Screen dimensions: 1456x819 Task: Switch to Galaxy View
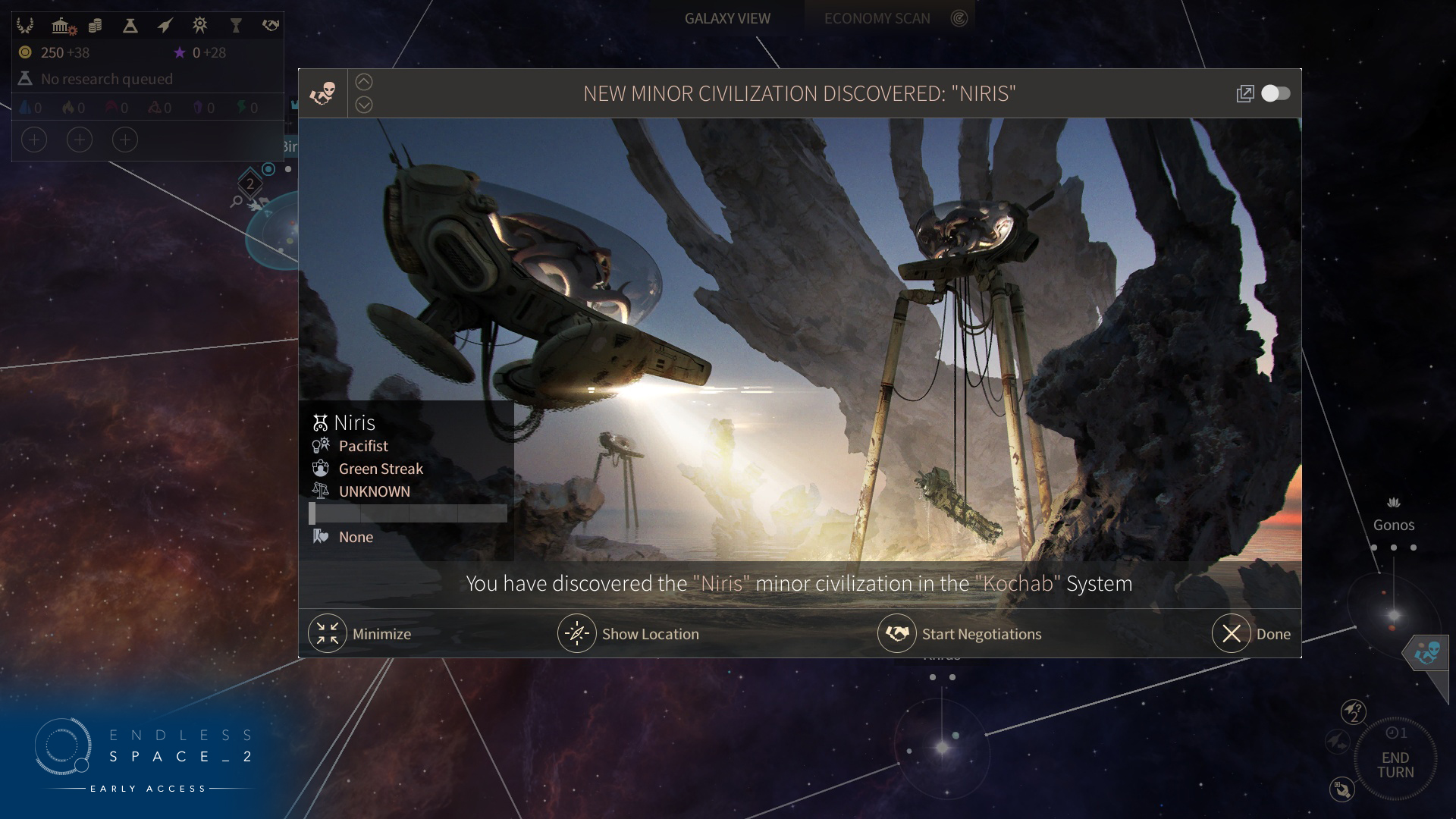[x=727, y=18]
